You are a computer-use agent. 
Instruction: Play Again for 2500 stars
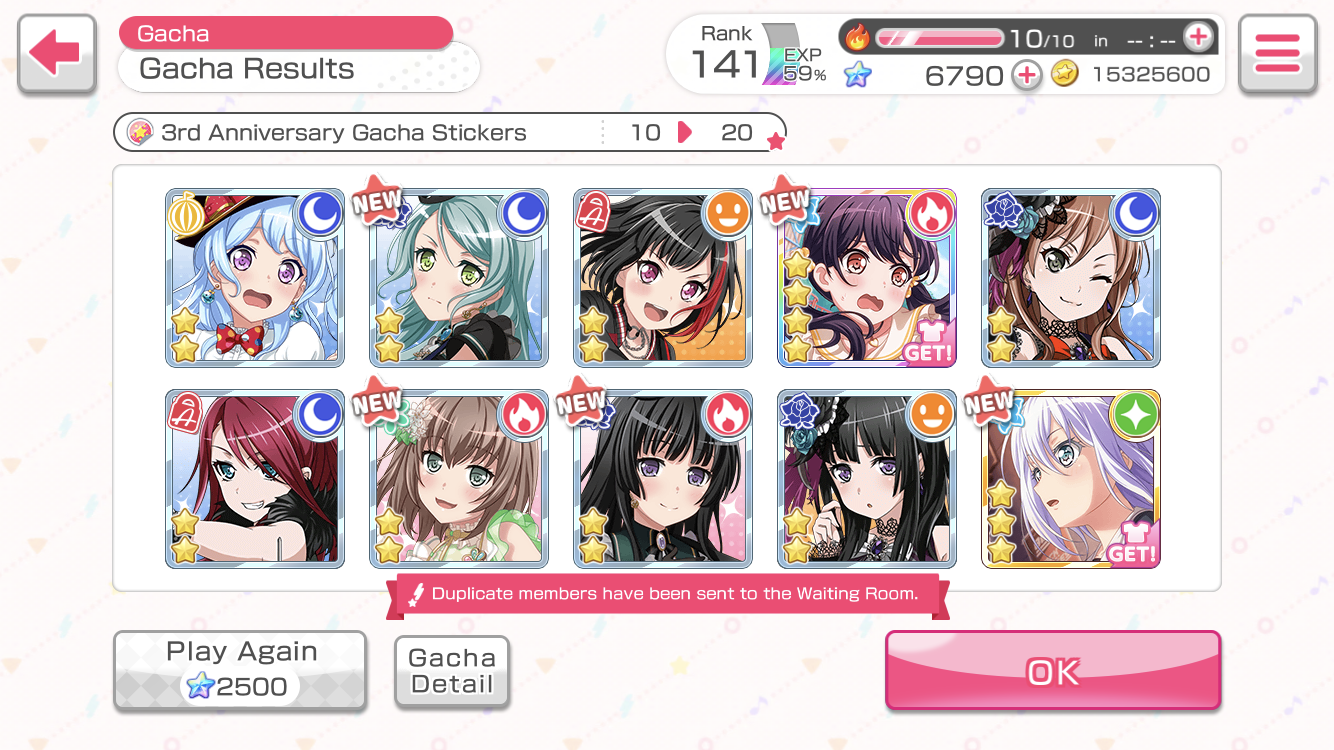coord(240,671)
